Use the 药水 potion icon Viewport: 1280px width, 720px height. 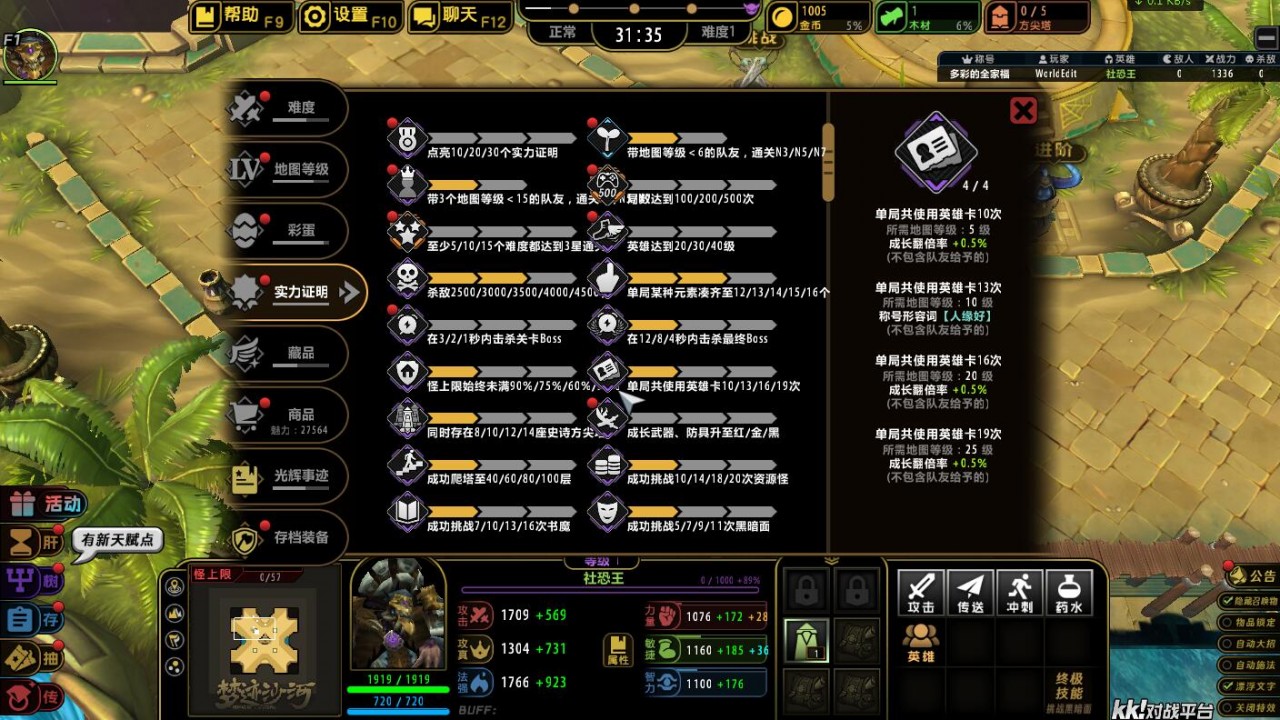pos(1069,592)
